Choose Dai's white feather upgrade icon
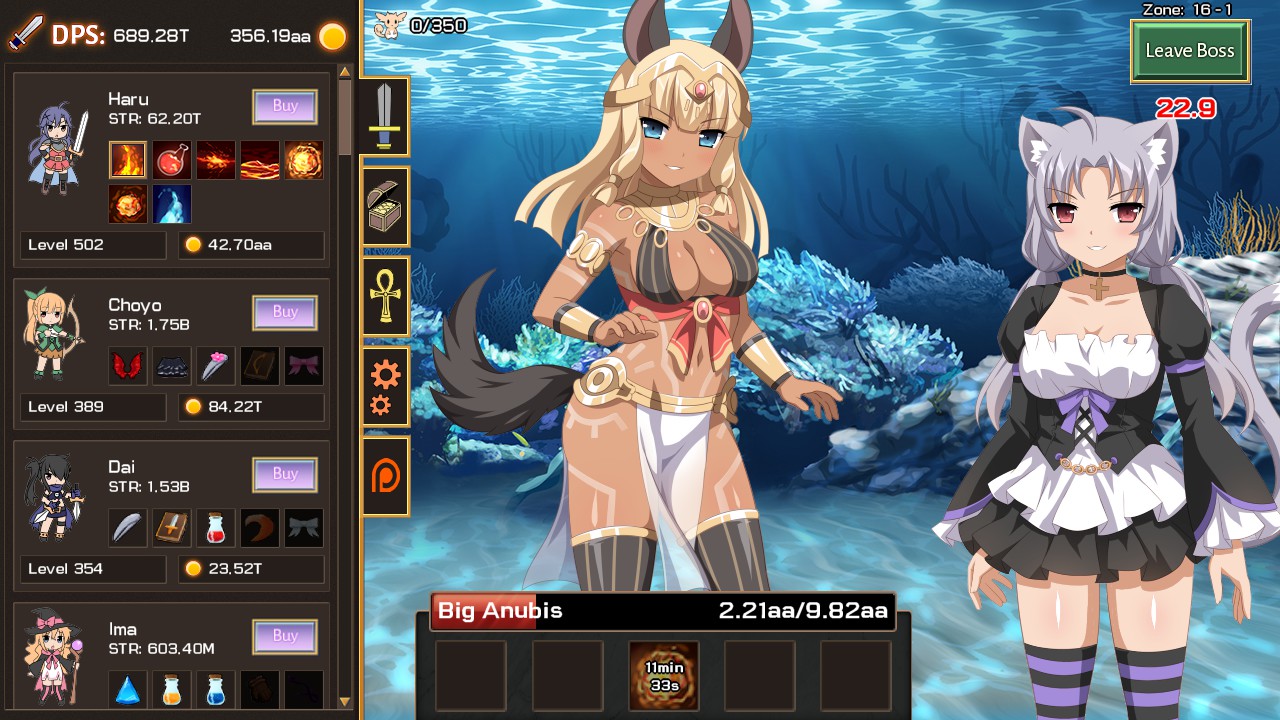 [128, 528]
